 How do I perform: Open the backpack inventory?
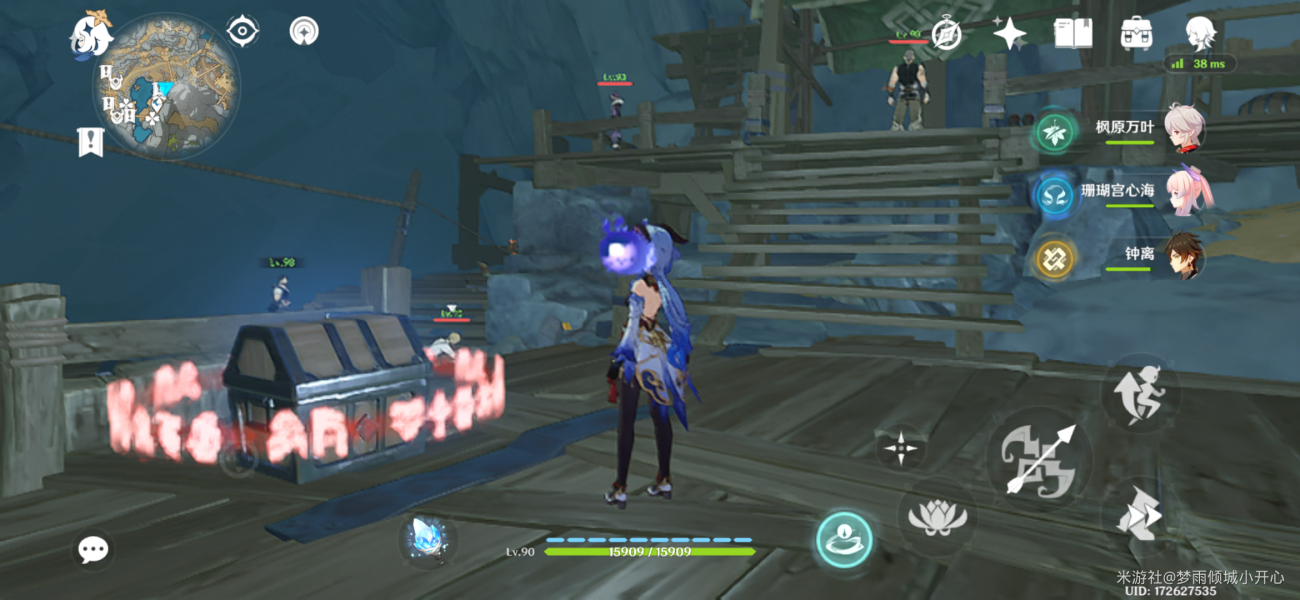click(1137, 33)
